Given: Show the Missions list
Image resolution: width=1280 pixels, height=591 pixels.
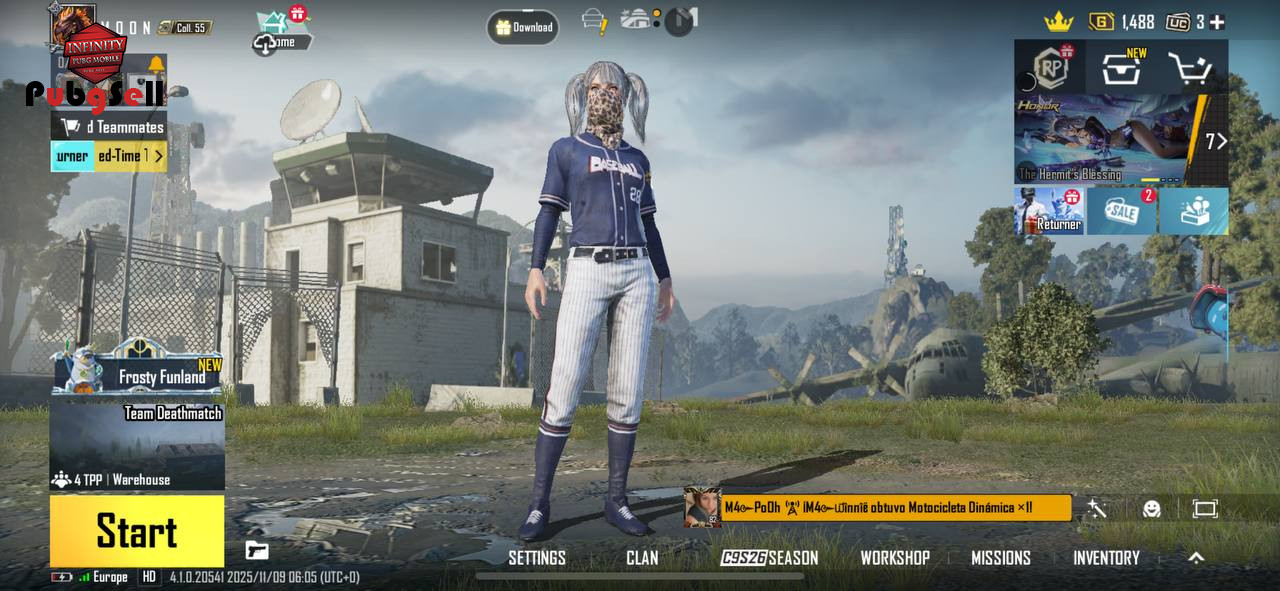Looking at the screenshot, I should pyautogui.click(x=1001, y=558).
